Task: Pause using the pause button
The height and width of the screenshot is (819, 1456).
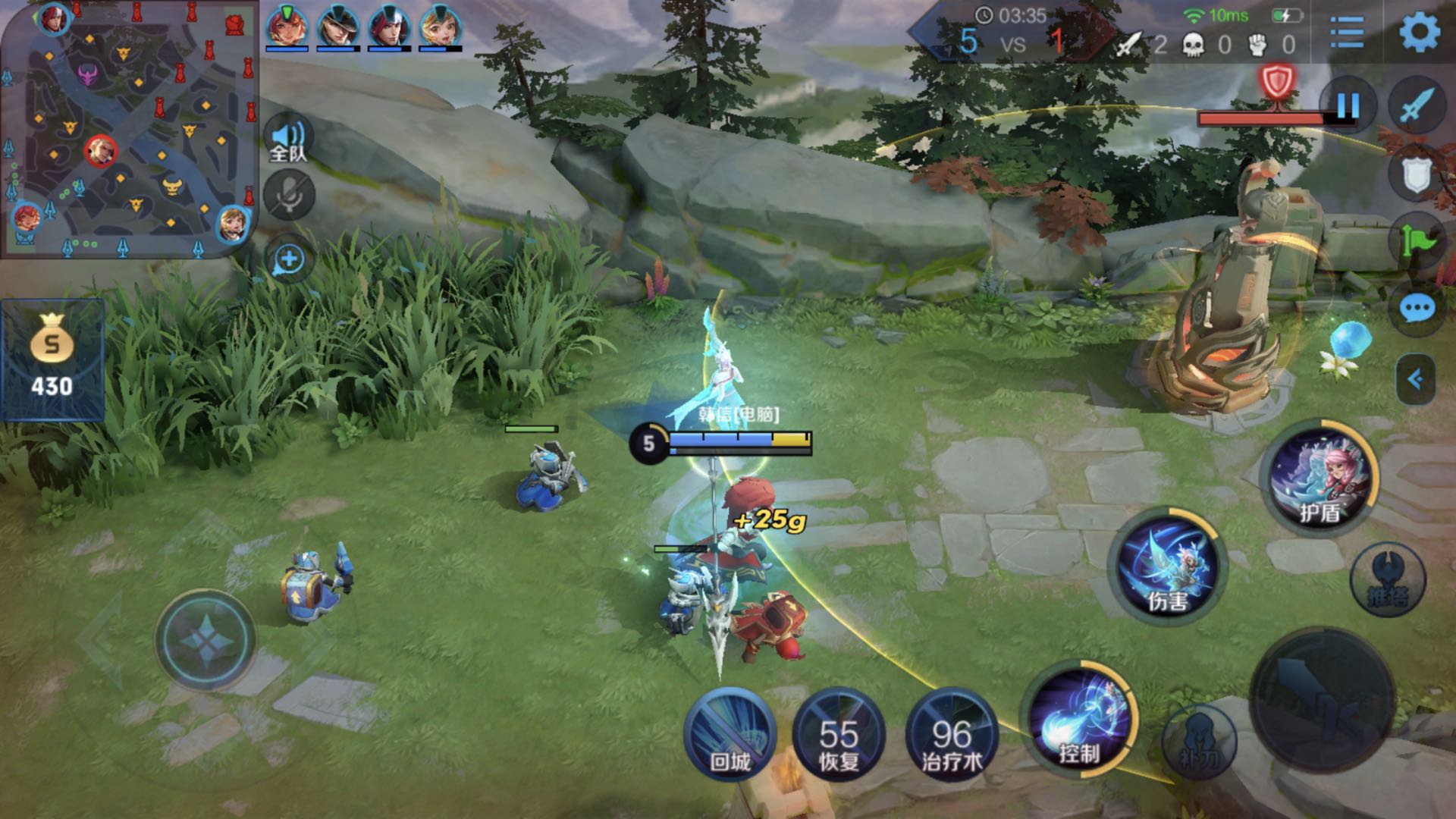Action: tap(1348, 106)
